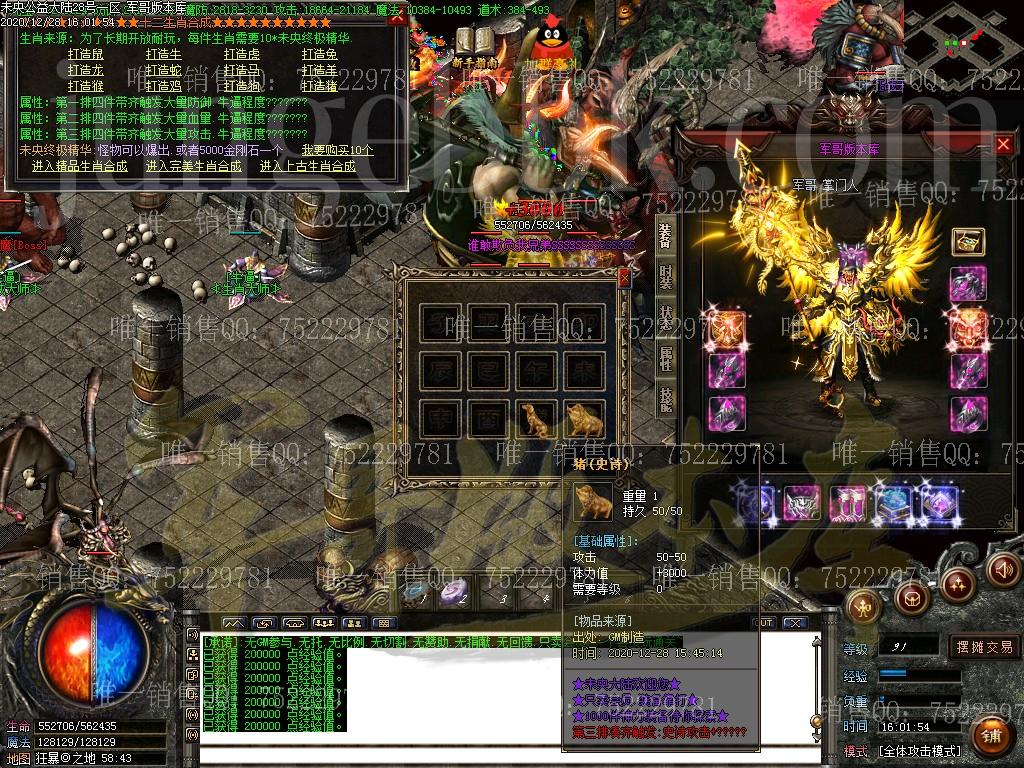Select the golden pig zodiac slot
Screen dimensions: 1024x768
586,417
